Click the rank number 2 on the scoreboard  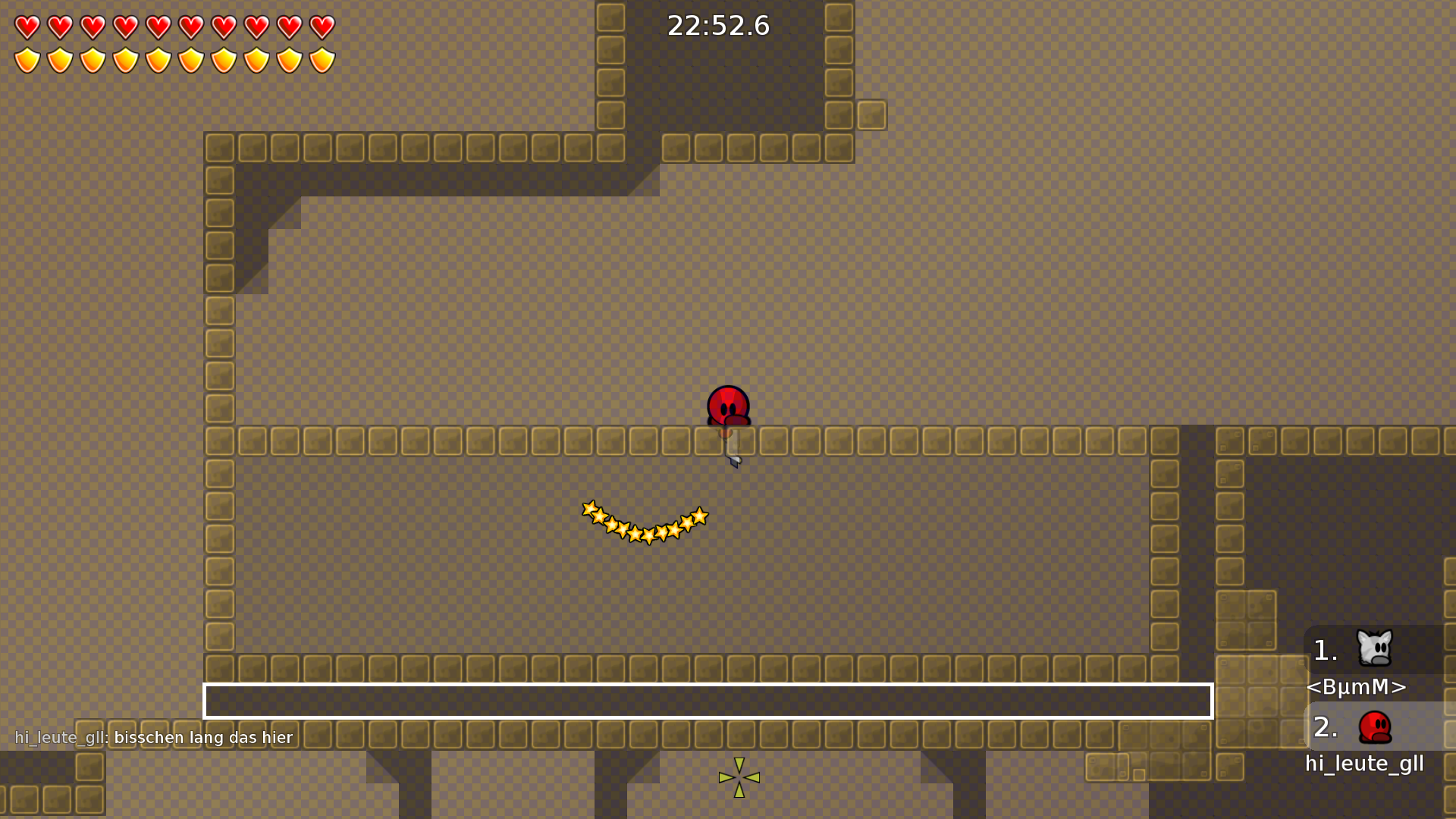1324,728
